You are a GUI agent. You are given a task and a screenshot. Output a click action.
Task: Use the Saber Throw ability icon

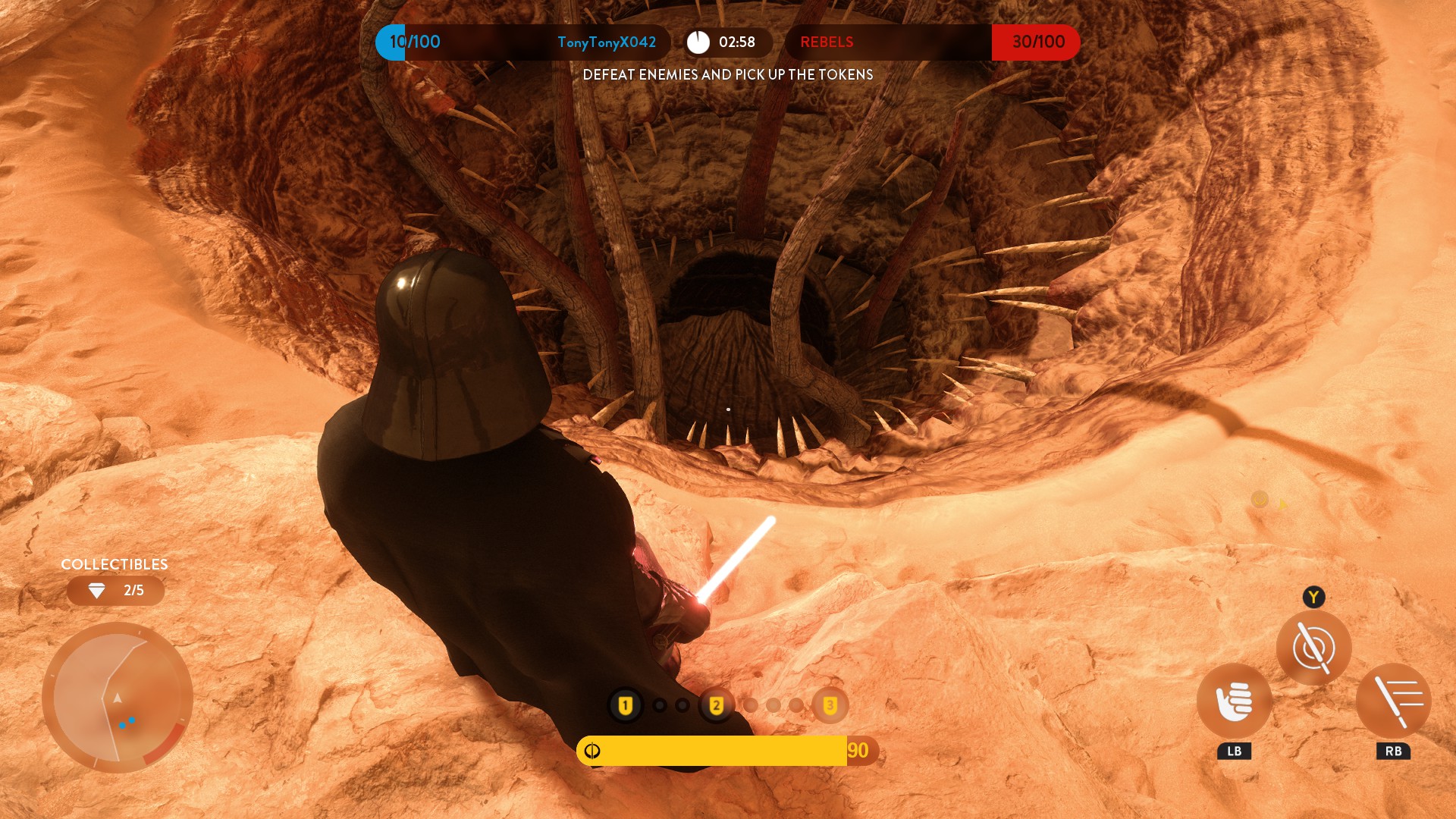(1393, 701)
